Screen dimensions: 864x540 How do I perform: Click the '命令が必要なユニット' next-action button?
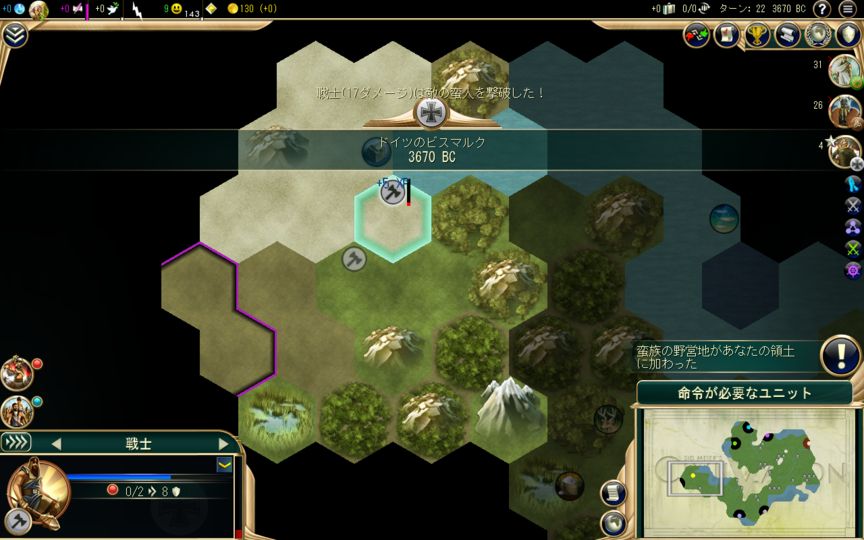(744, 393)
